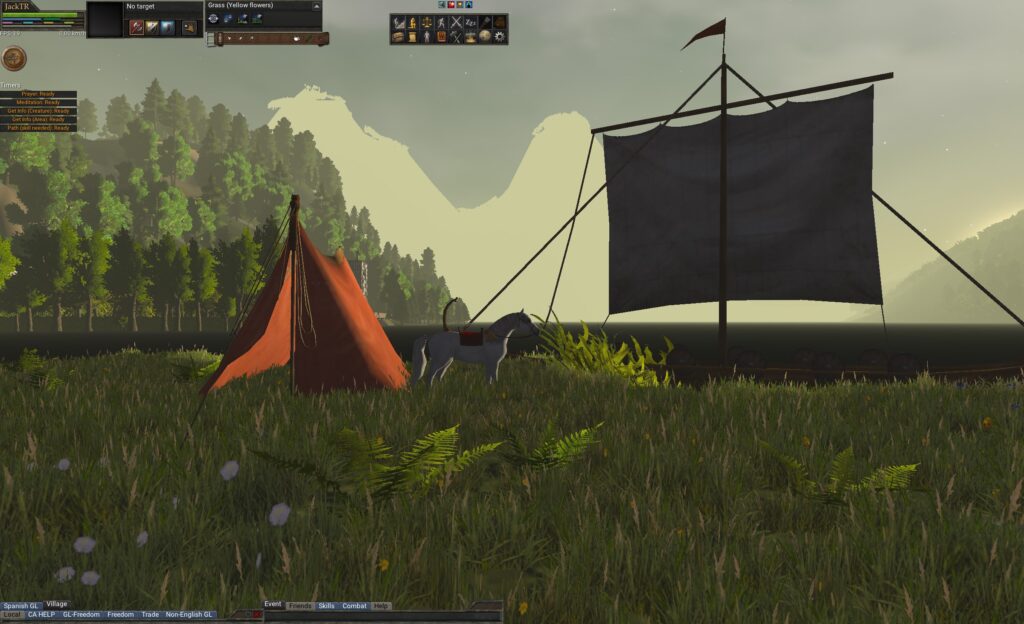The width and height of the screenshot is (1024, 624).
Task: Switch to the Village chat tab
Action: pos(57,604)
